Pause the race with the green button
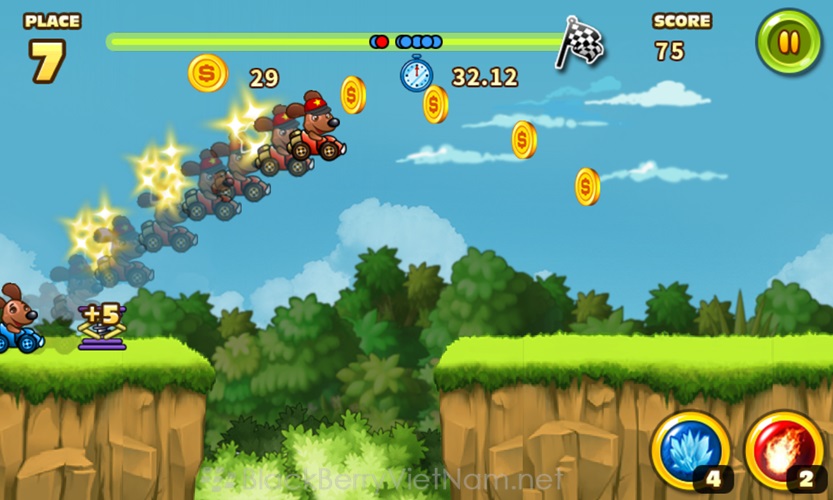This screenshot has height=500, width=833. coord(789,42)
